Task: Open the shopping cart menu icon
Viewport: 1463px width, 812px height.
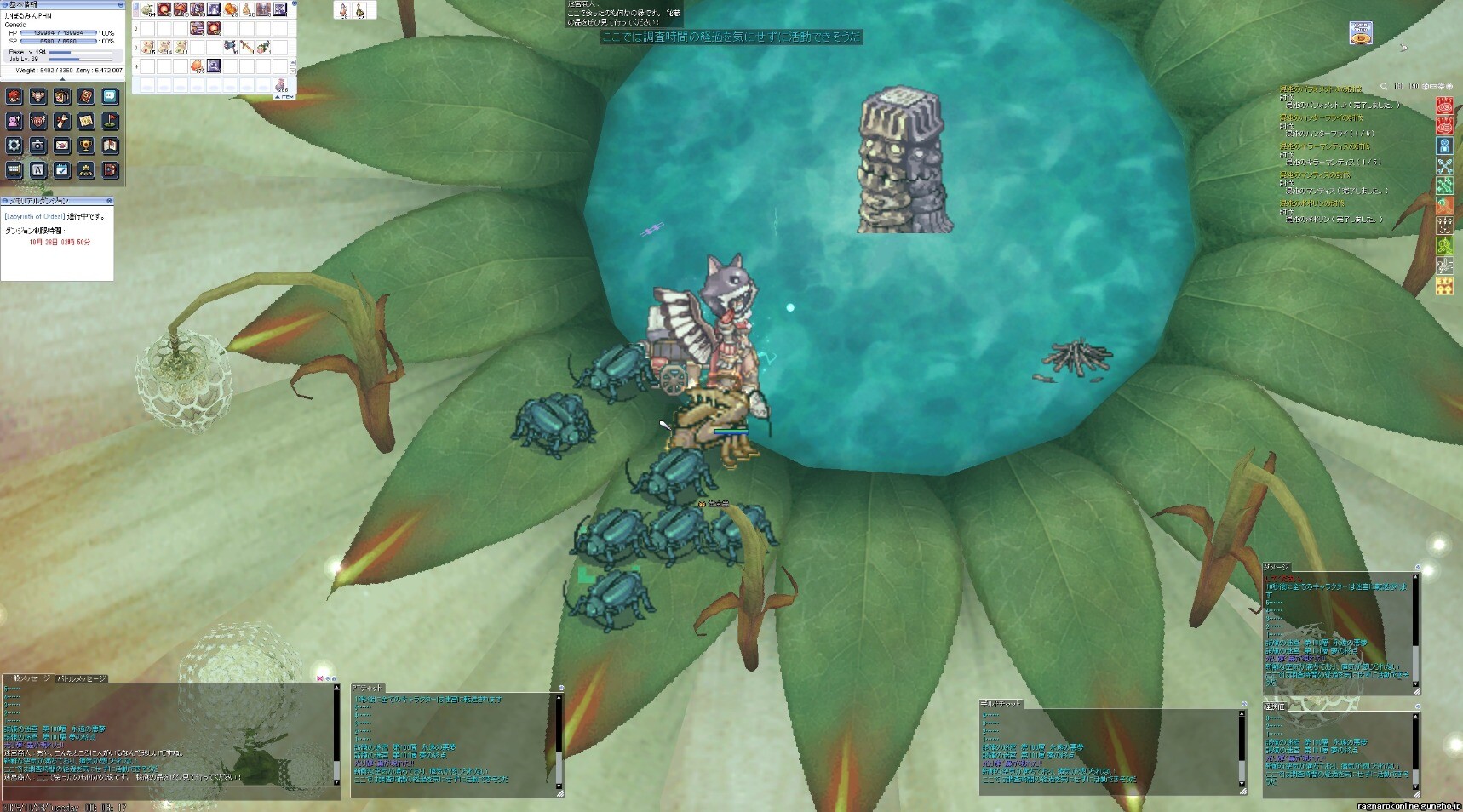Action: coord(14,170)
